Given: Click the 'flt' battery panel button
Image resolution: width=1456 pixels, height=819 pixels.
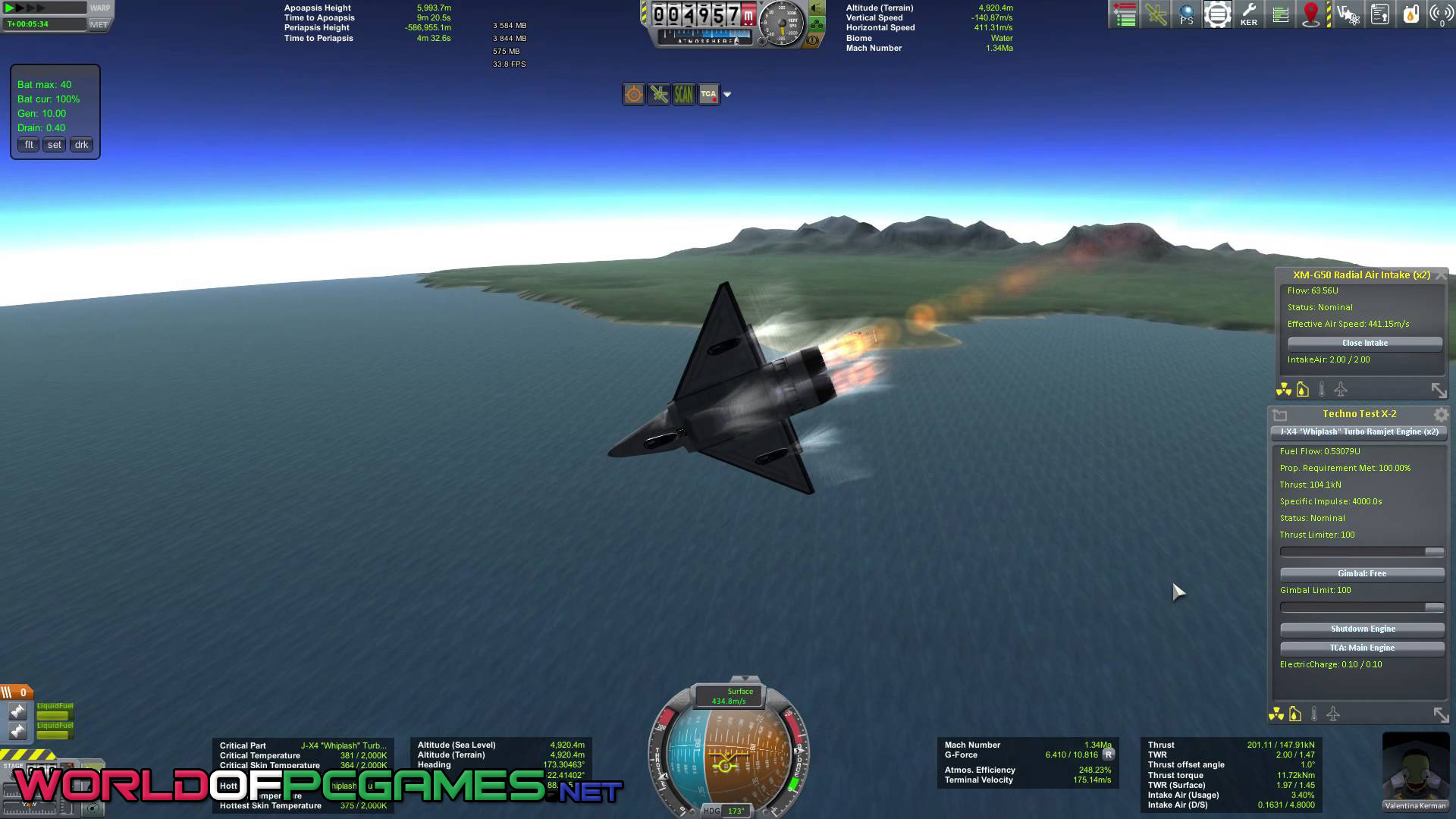Looking at the screenshot, I should [29, 145].
